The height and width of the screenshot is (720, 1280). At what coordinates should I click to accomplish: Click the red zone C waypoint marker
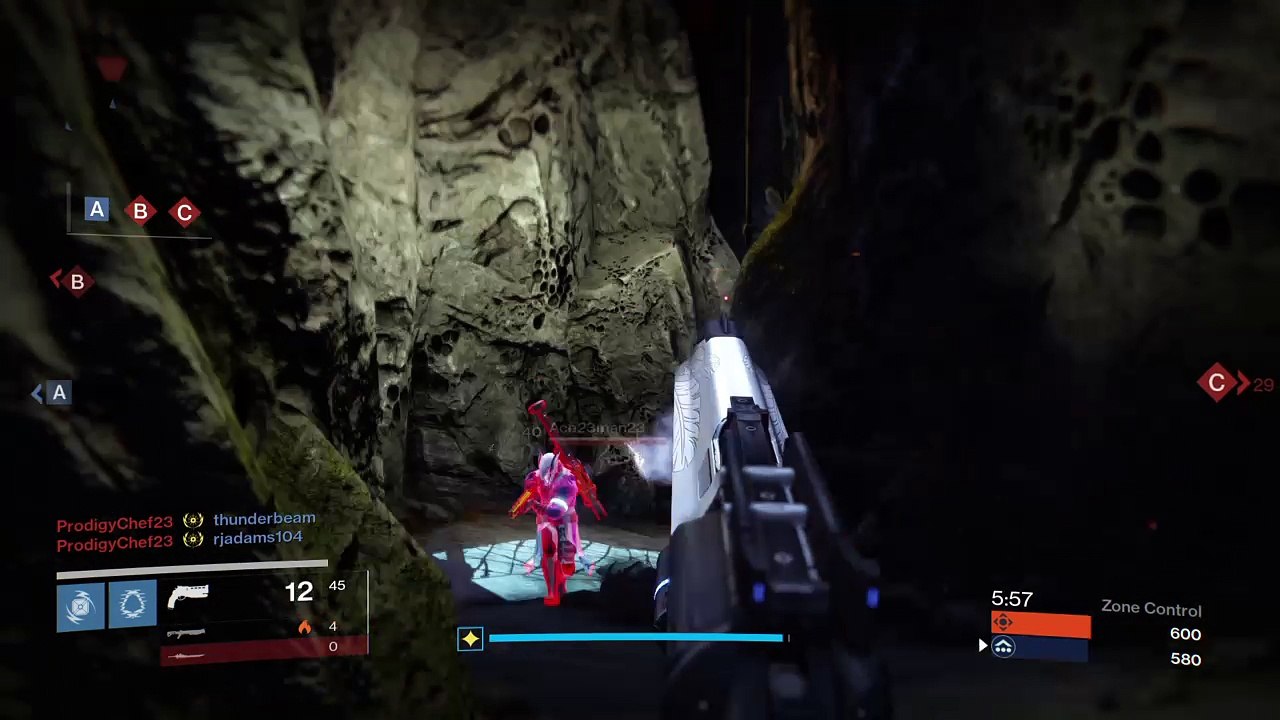[1217, 382]
